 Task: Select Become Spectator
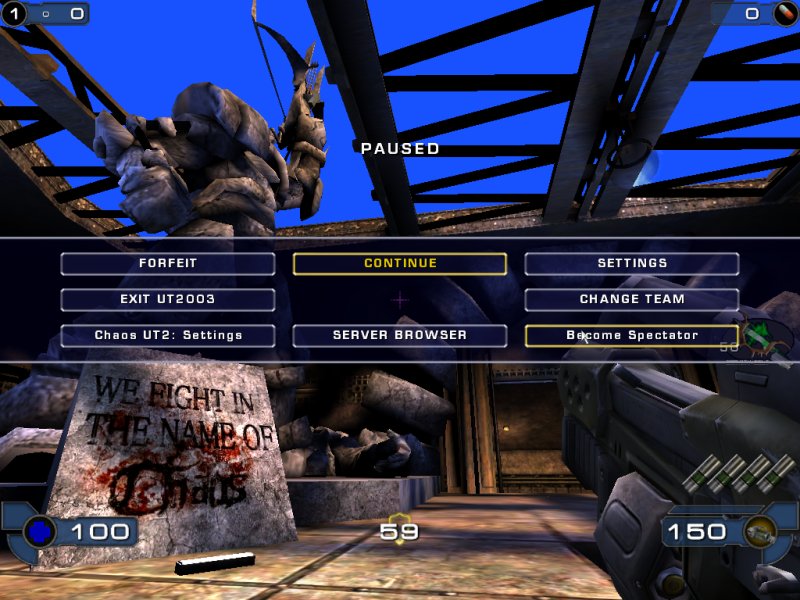[632, 336]
